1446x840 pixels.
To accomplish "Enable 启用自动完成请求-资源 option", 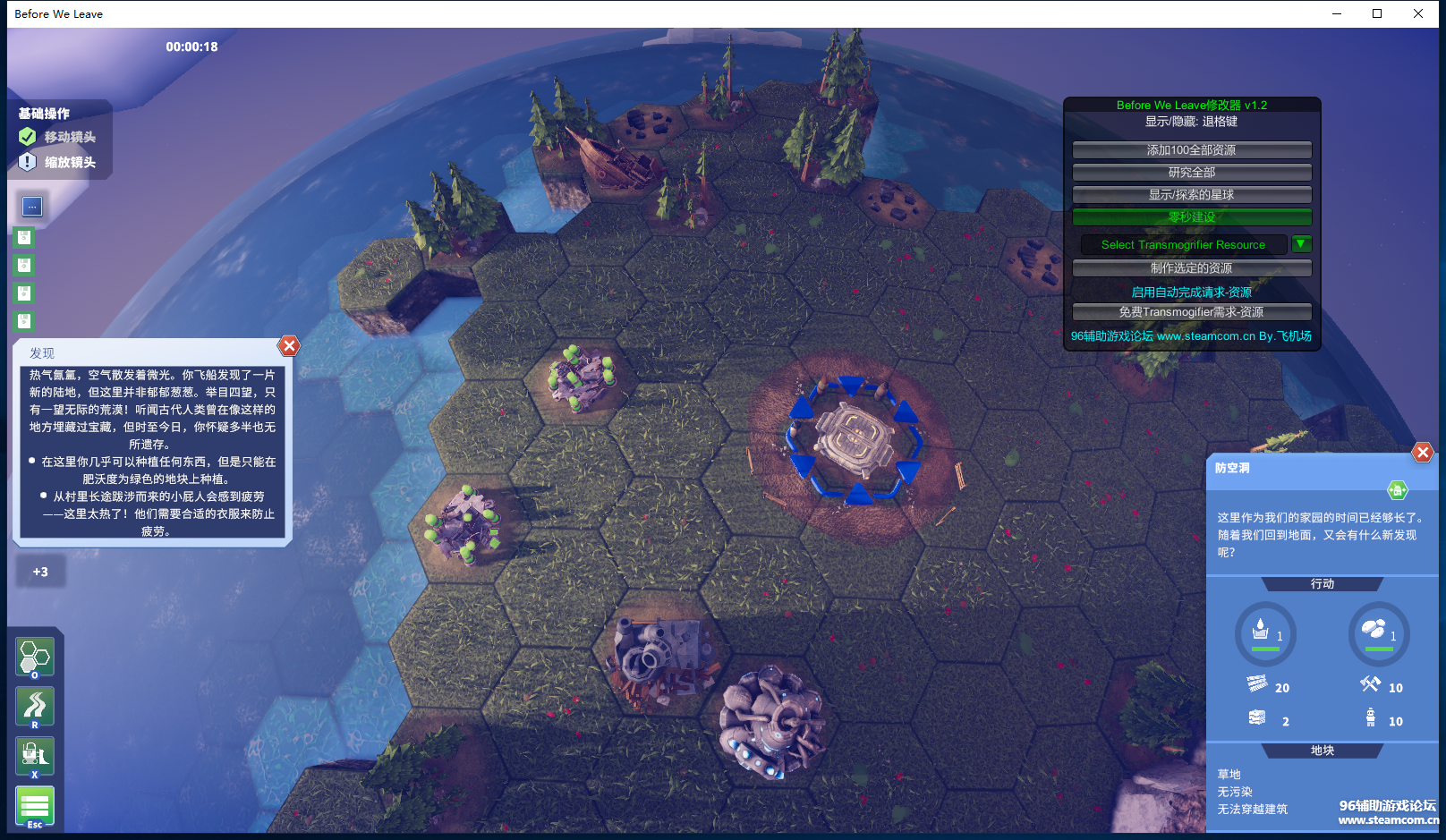I will (x=1191, y=293).
